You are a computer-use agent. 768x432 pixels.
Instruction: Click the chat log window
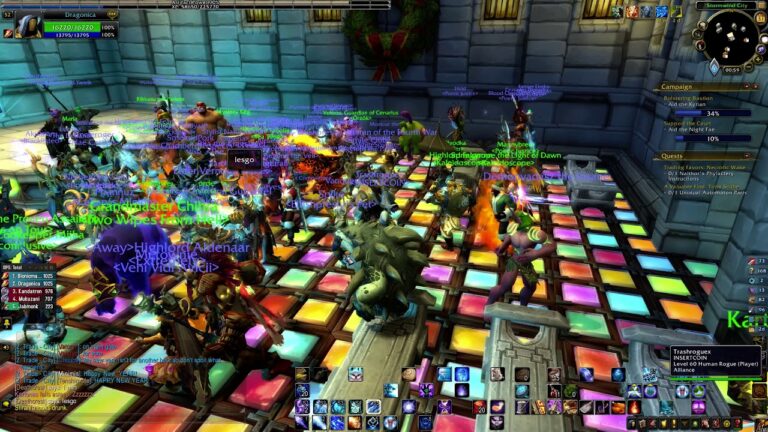pos(60,378)
